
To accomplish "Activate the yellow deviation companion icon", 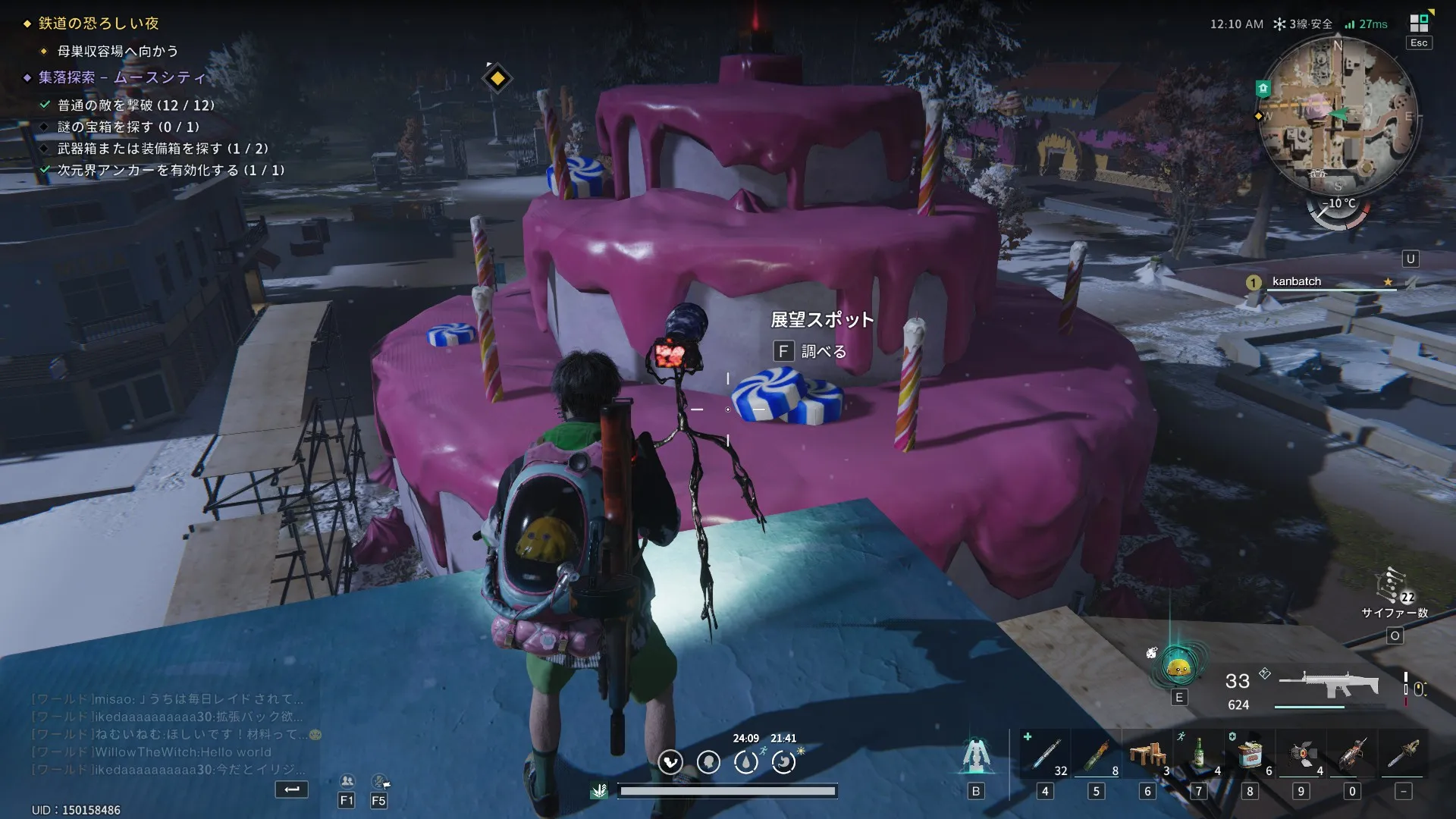I will 1178,667.
